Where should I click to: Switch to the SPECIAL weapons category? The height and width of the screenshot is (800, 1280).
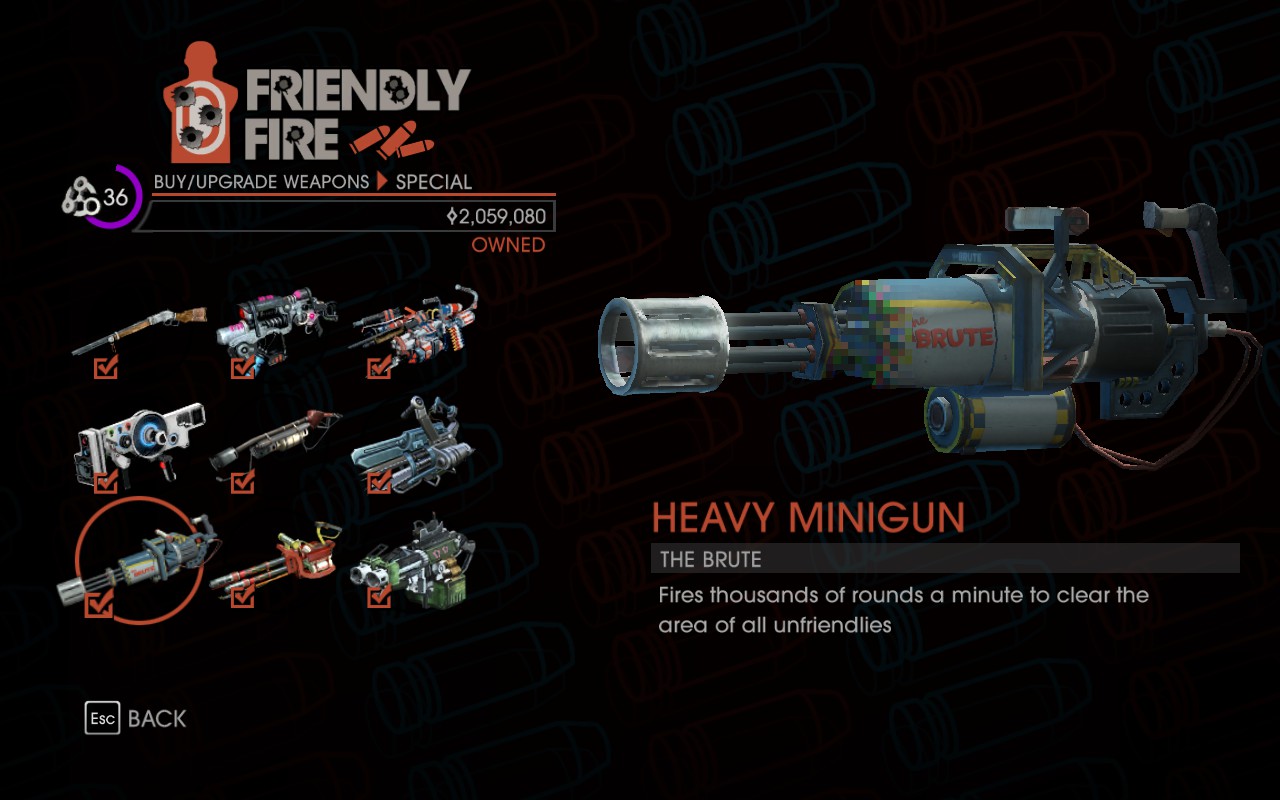coord(435,183)
